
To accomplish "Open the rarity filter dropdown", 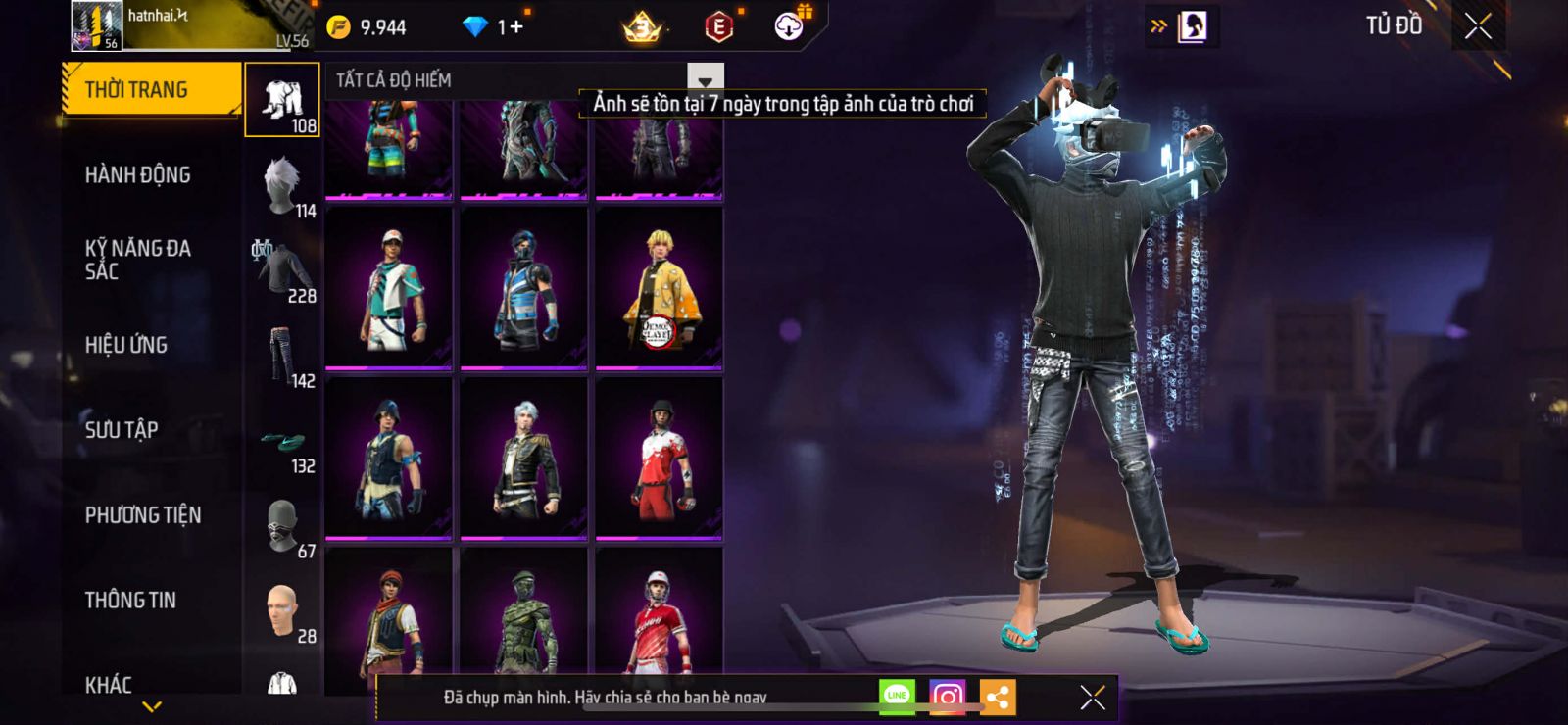I will pyautogui.click(x=705, y=79).
